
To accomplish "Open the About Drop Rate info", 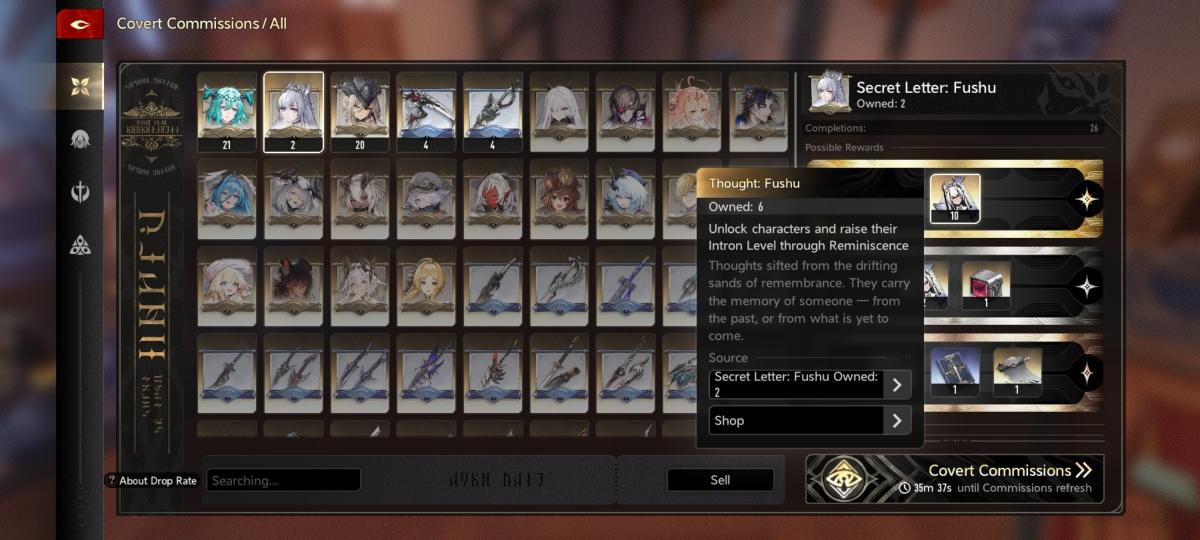I will [151, 481].
